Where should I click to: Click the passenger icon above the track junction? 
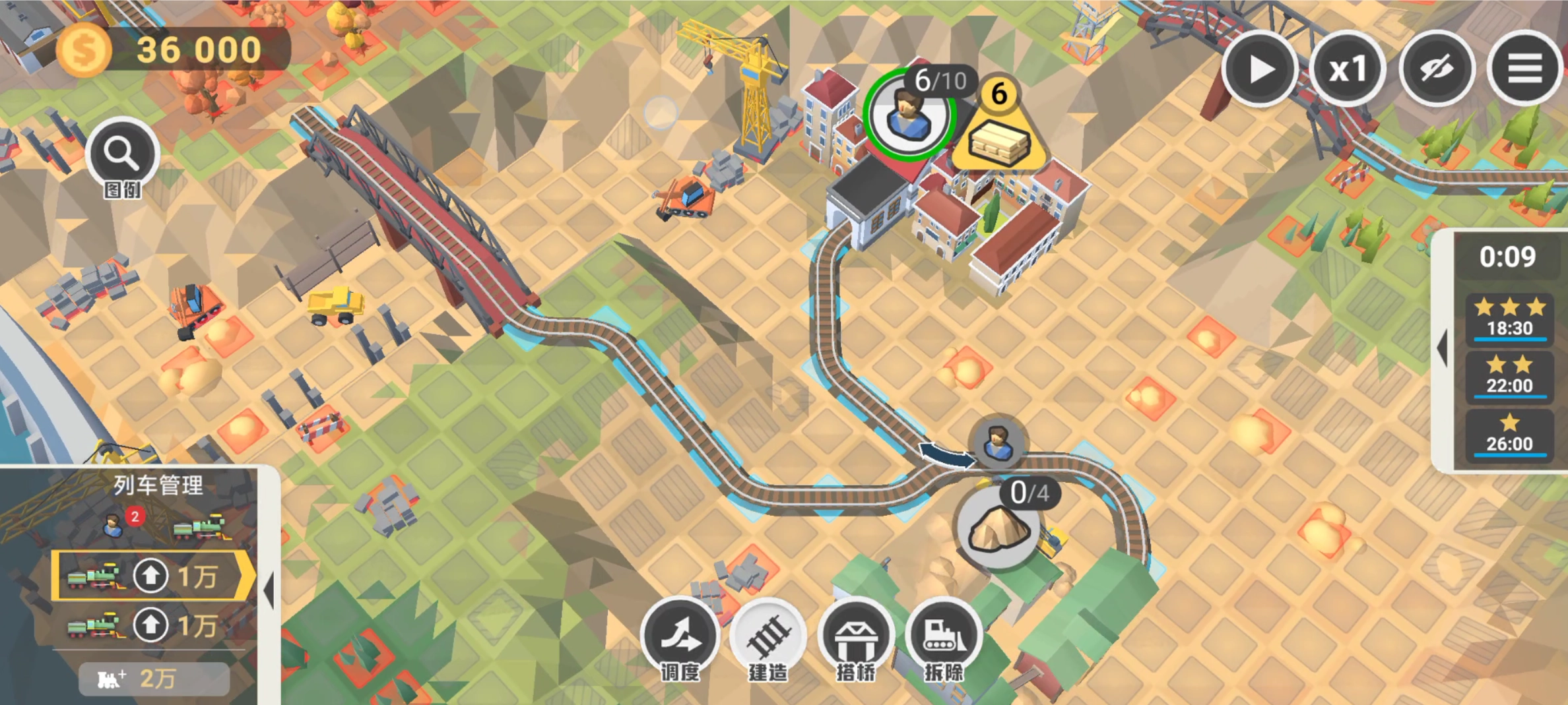(997, 441)
